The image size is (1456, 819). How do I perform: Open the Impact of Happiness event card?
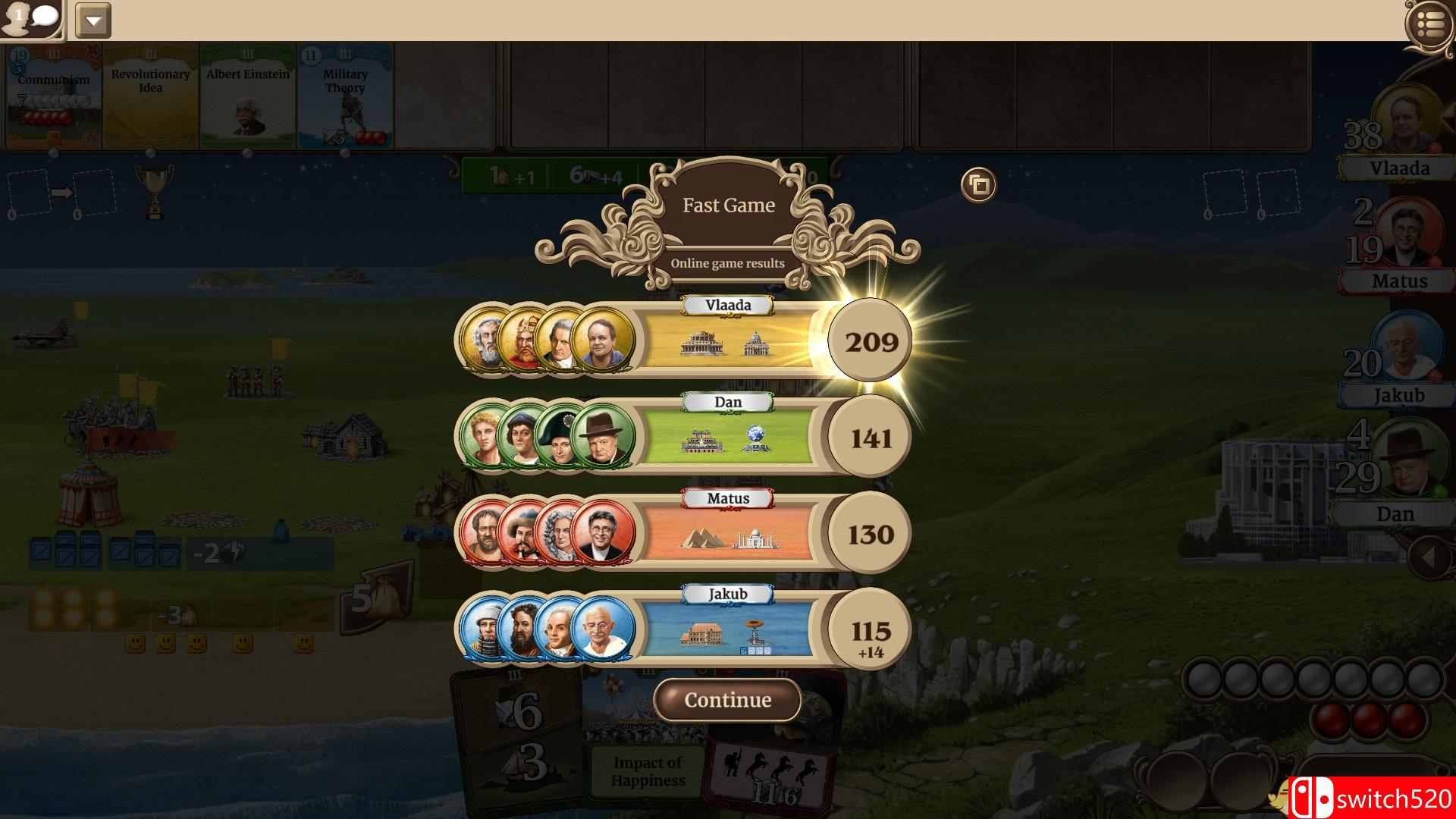(x=648, y=766)
